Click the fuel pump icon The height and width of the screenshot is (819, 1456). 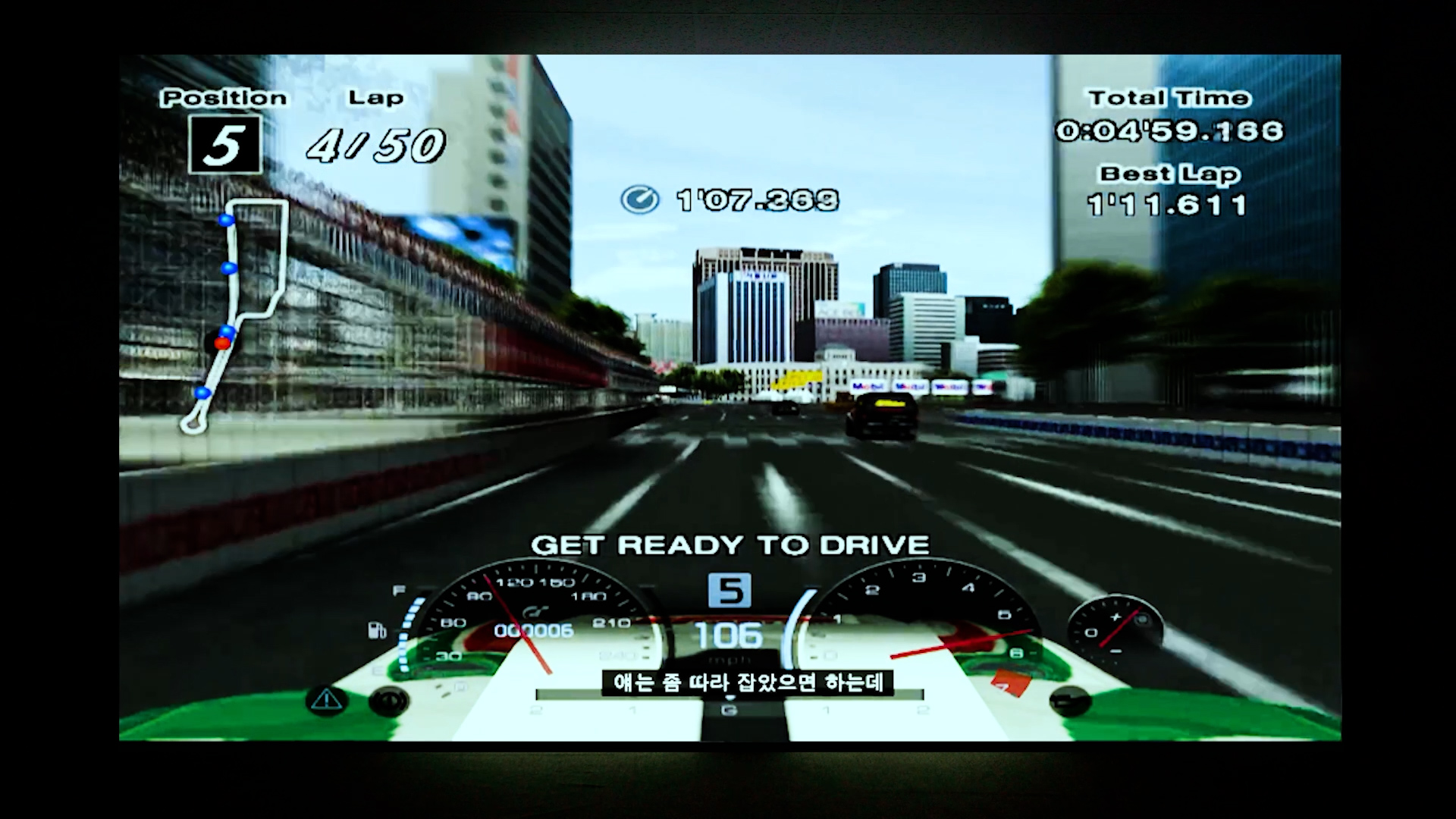[x=377, y=630]
